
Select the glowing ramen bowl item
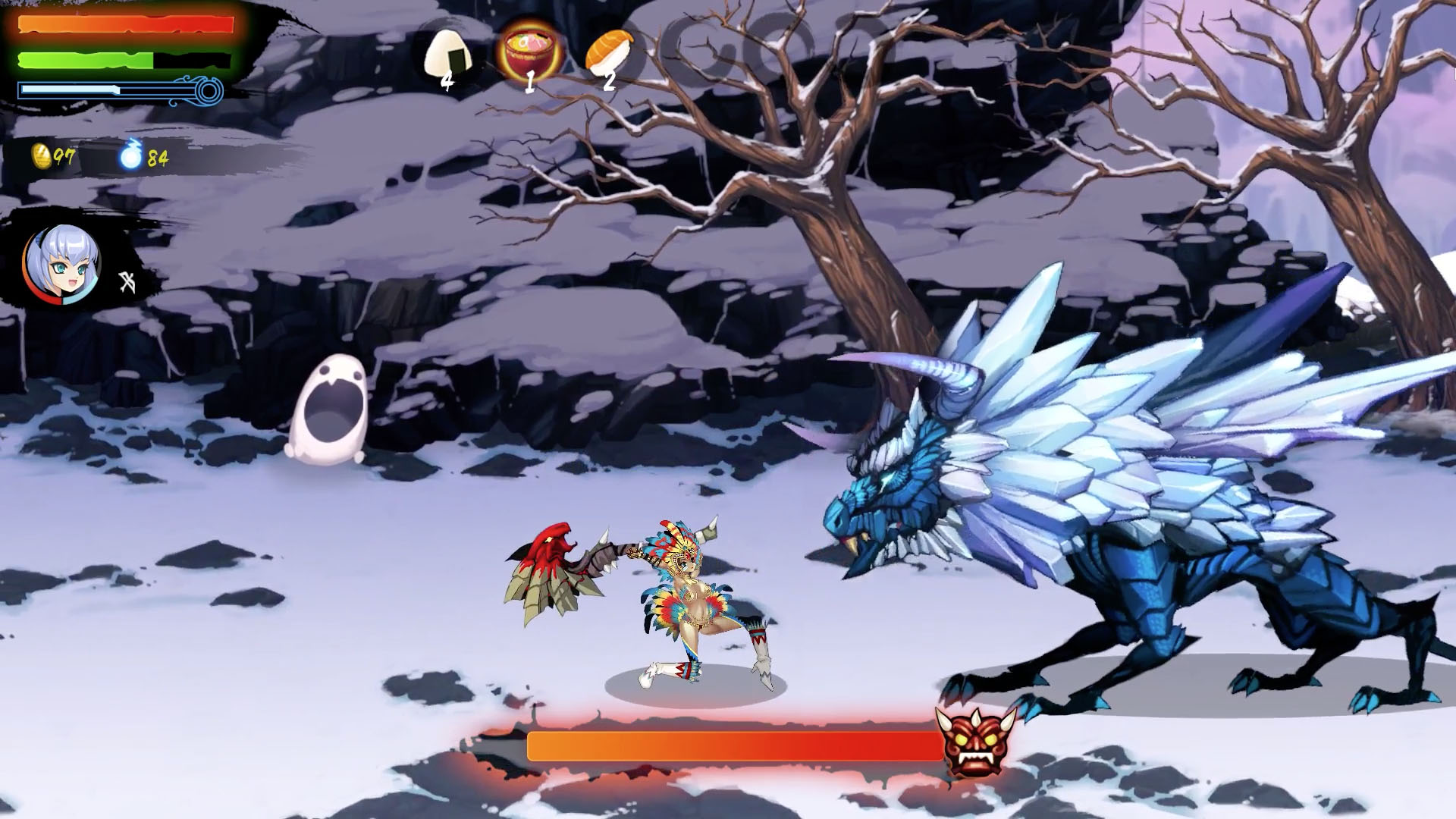pyautogui.click(x=526, y=48)
